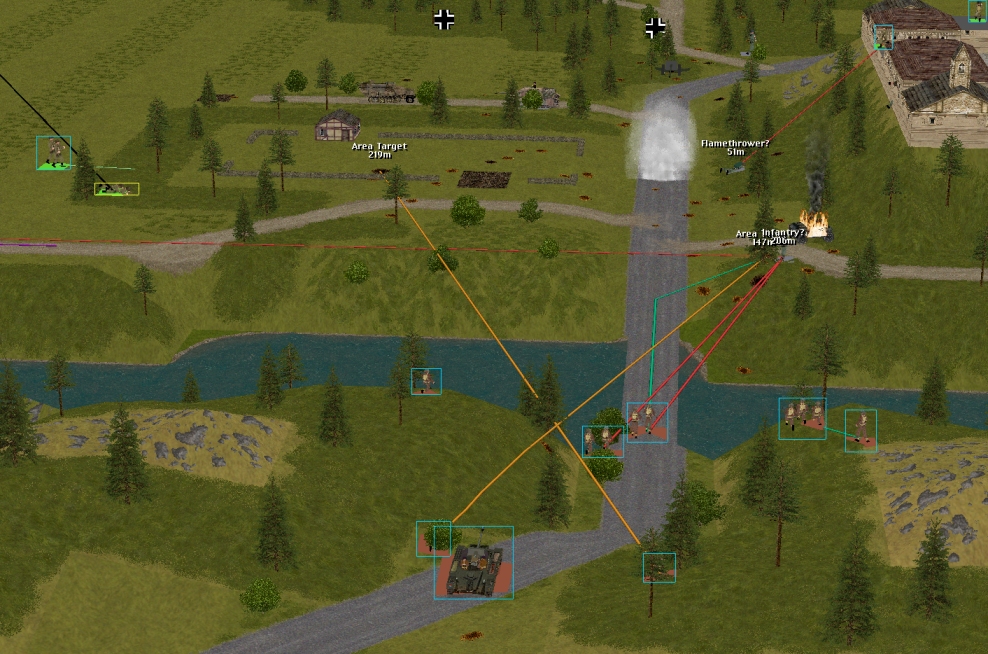The height and width of the screenshot is (654, 988).
Task: Select the lone soldier on the left riverbank
Action: click(426, 381)
